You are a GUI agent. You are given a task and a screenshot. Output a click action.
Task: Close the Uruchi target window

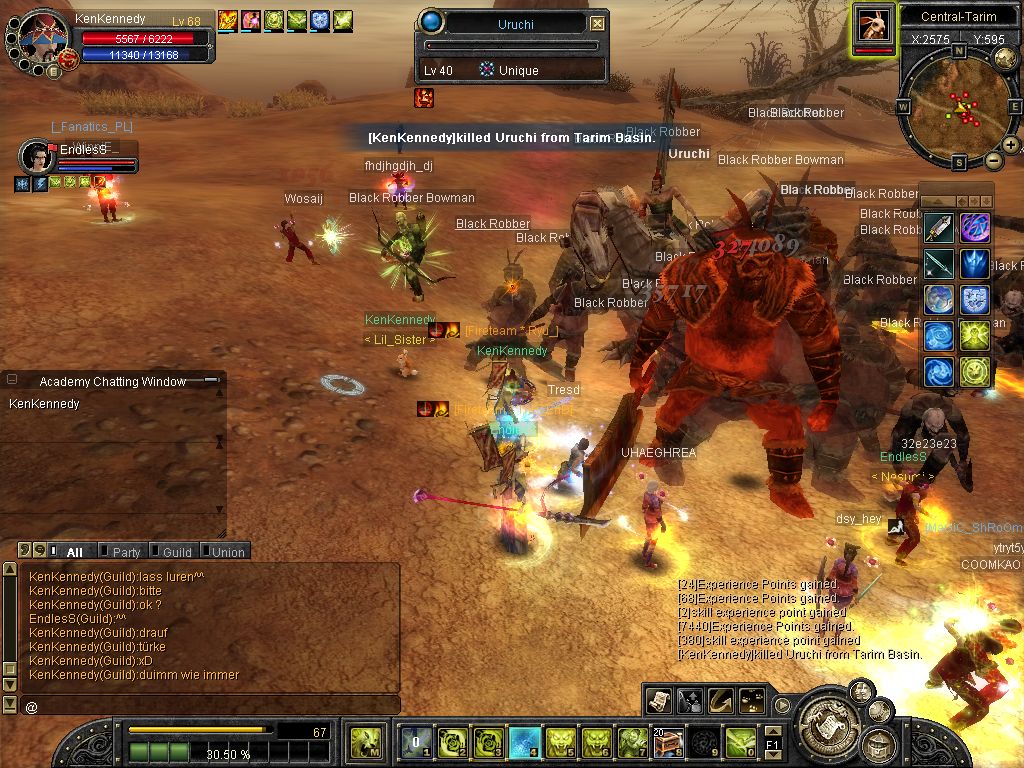[597, 23]
